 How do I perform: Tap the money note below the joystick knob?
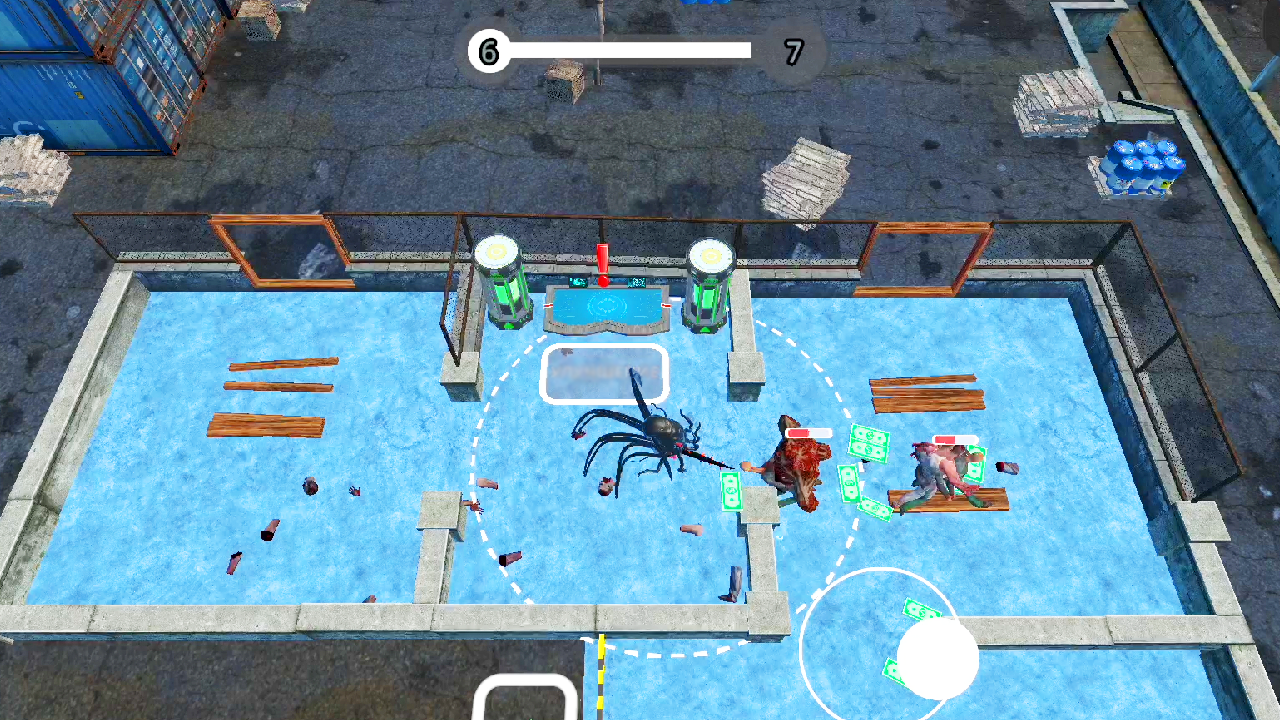coord(893,668)
